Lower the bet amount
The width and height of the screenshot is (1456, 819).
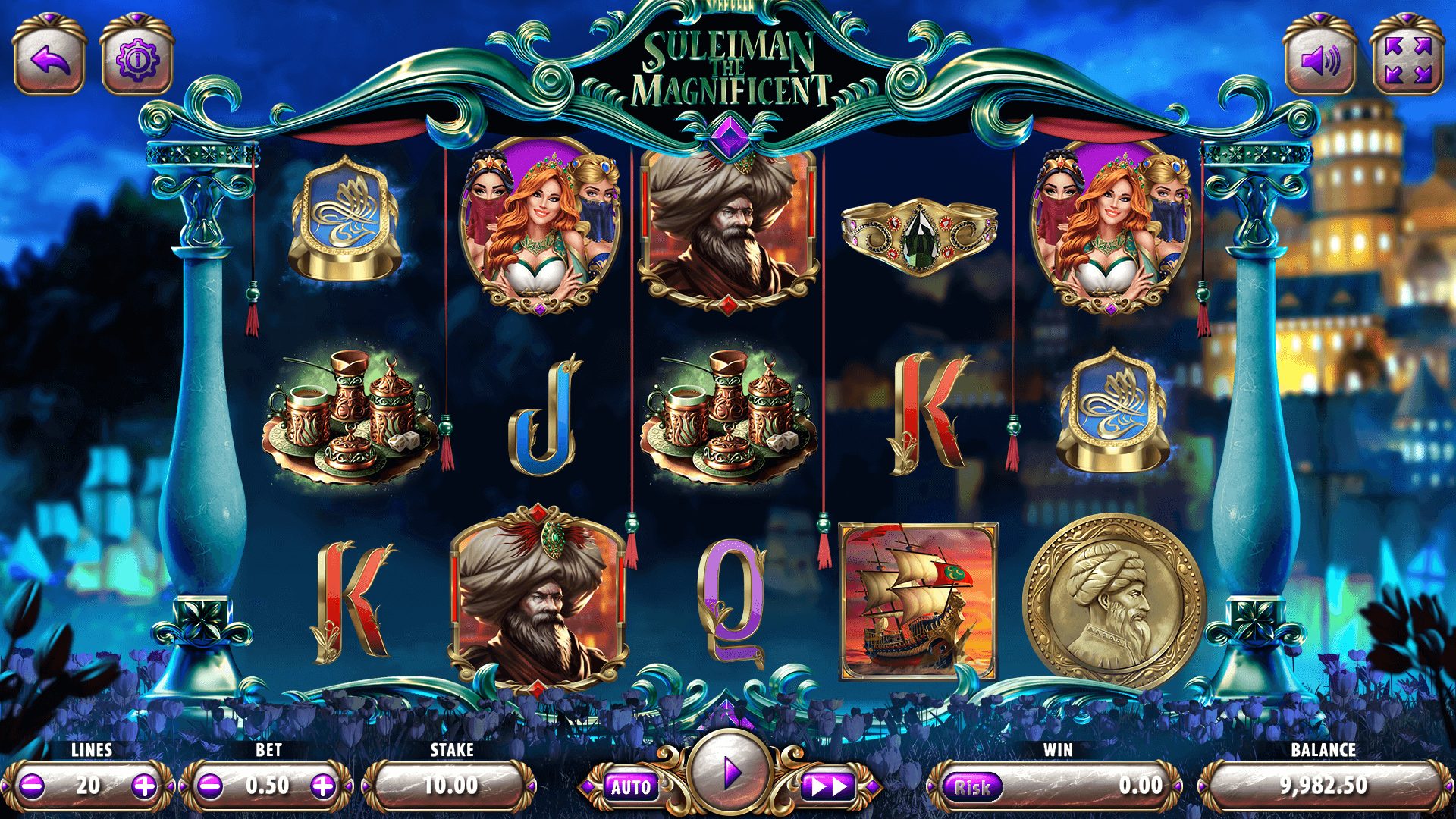click(210, 786)
